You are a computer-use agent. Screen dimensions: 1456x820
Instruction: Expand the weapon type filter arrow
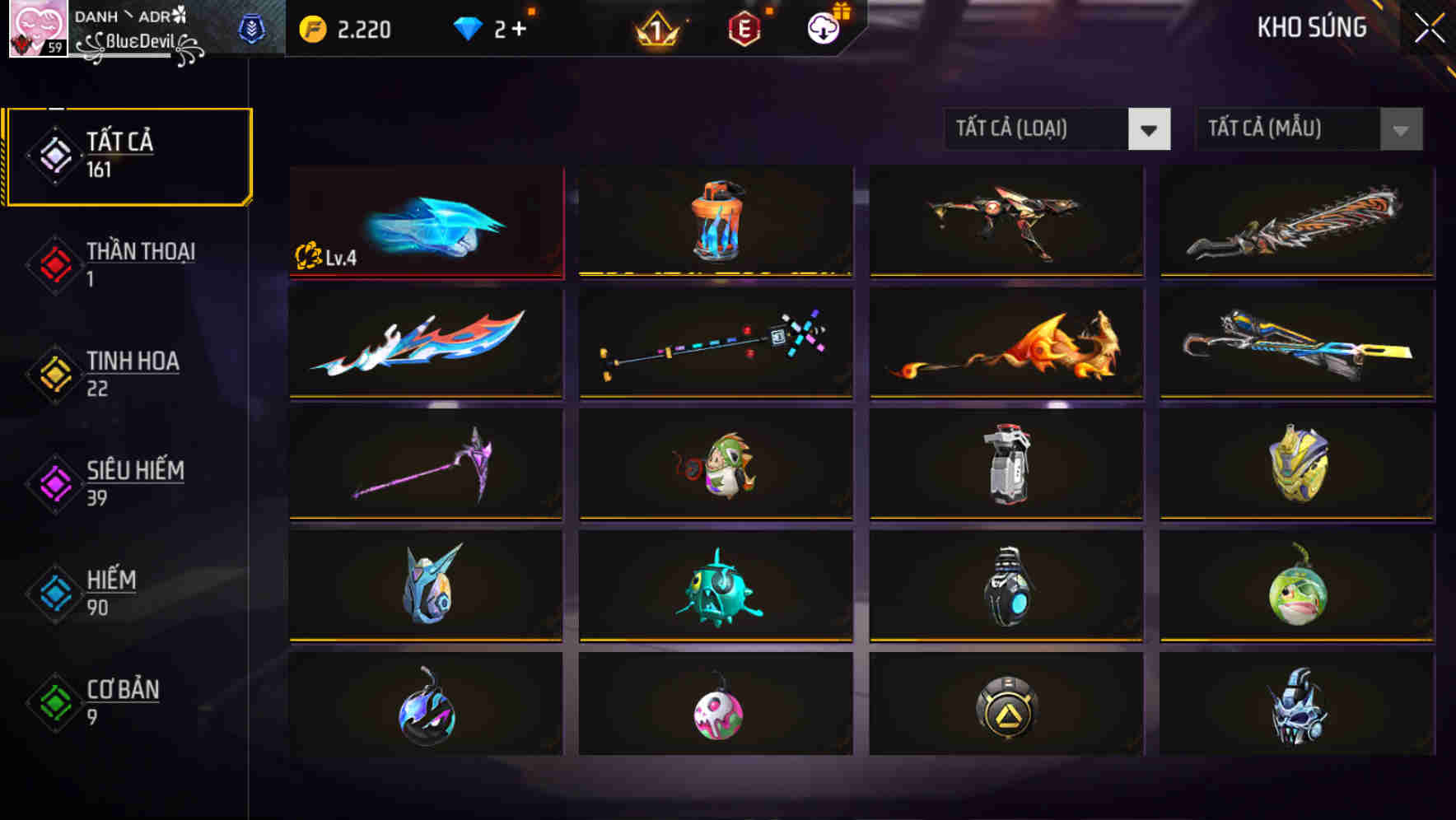point(1150,129)
